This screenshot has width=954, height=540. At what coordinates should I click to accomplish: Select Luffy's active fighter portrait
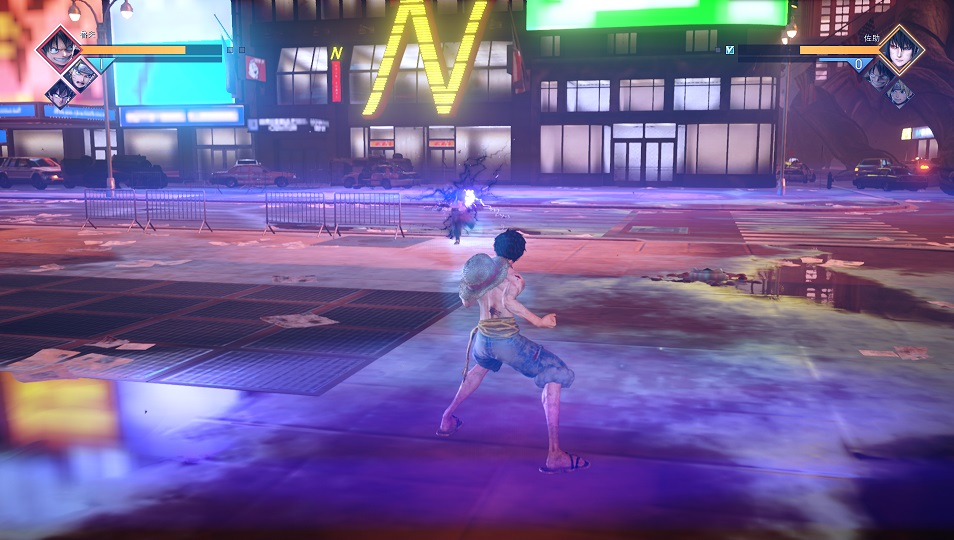[x=58, y=48]
